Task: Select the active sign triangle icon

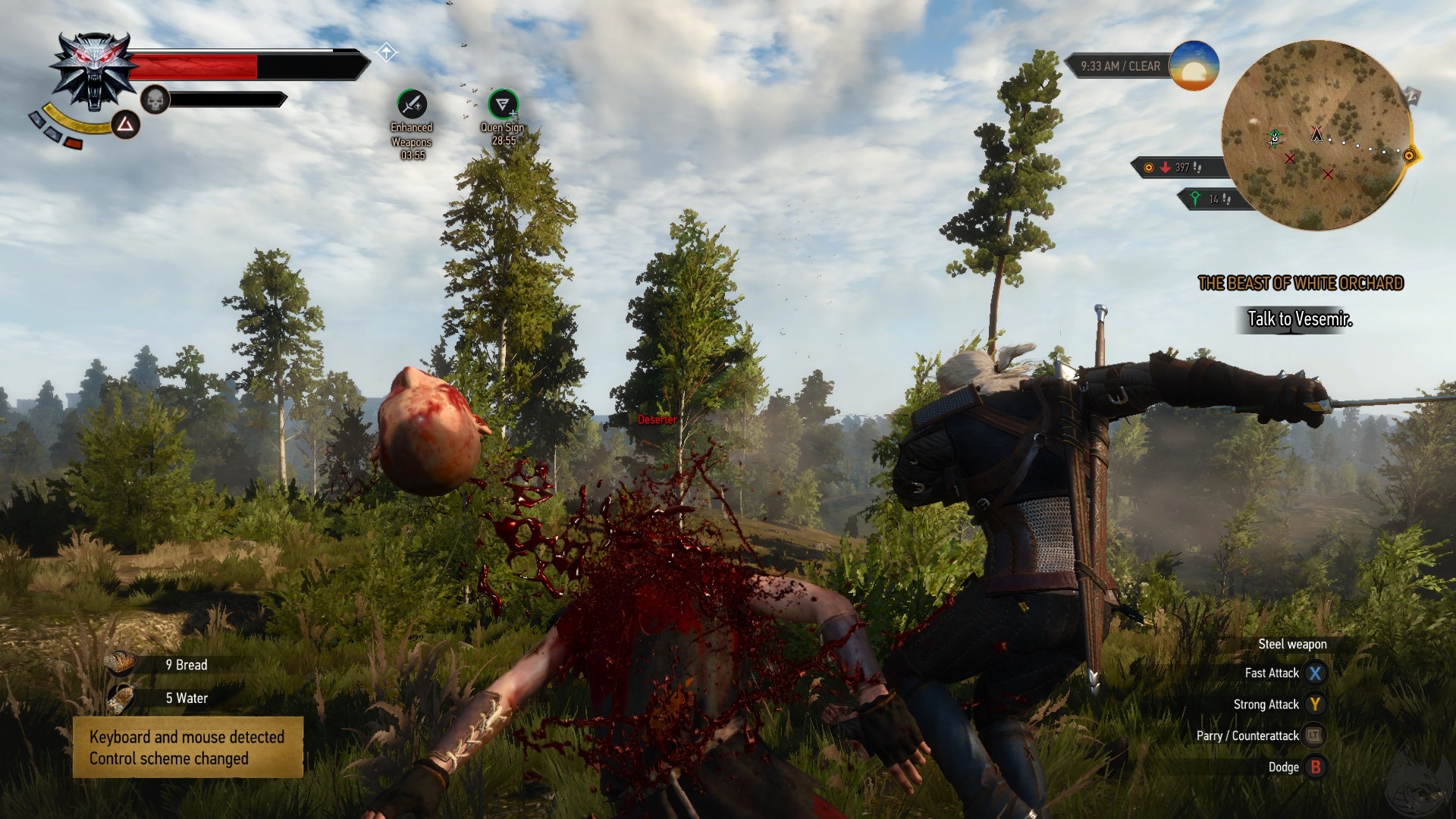Action: pos(126,125)
